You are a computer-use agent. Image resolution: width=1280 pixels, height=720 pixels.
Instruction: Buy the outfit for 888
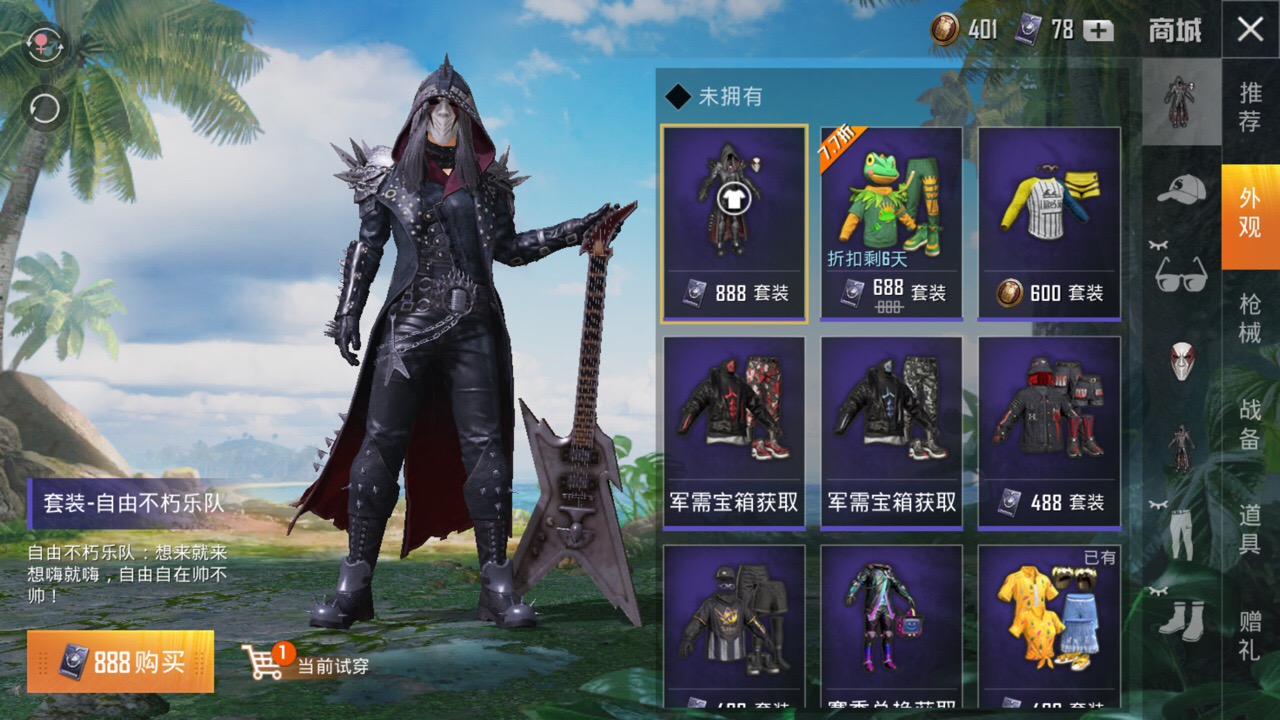(x=121, y=662)
